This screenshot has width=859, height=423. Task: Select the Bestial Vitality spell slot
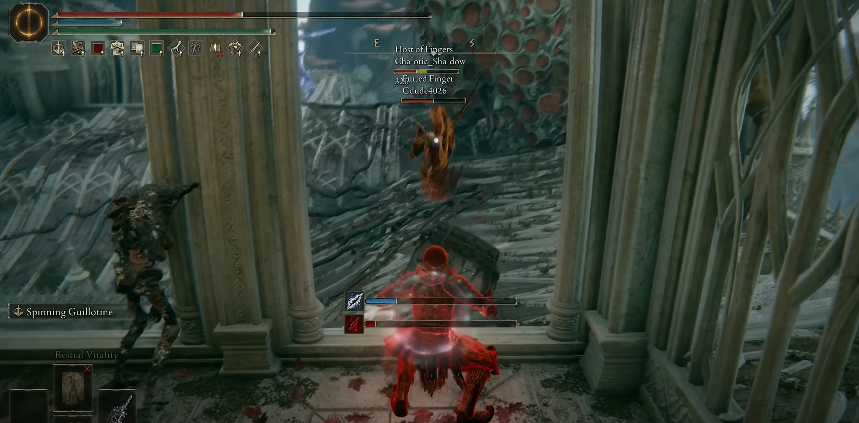[72, 388]
